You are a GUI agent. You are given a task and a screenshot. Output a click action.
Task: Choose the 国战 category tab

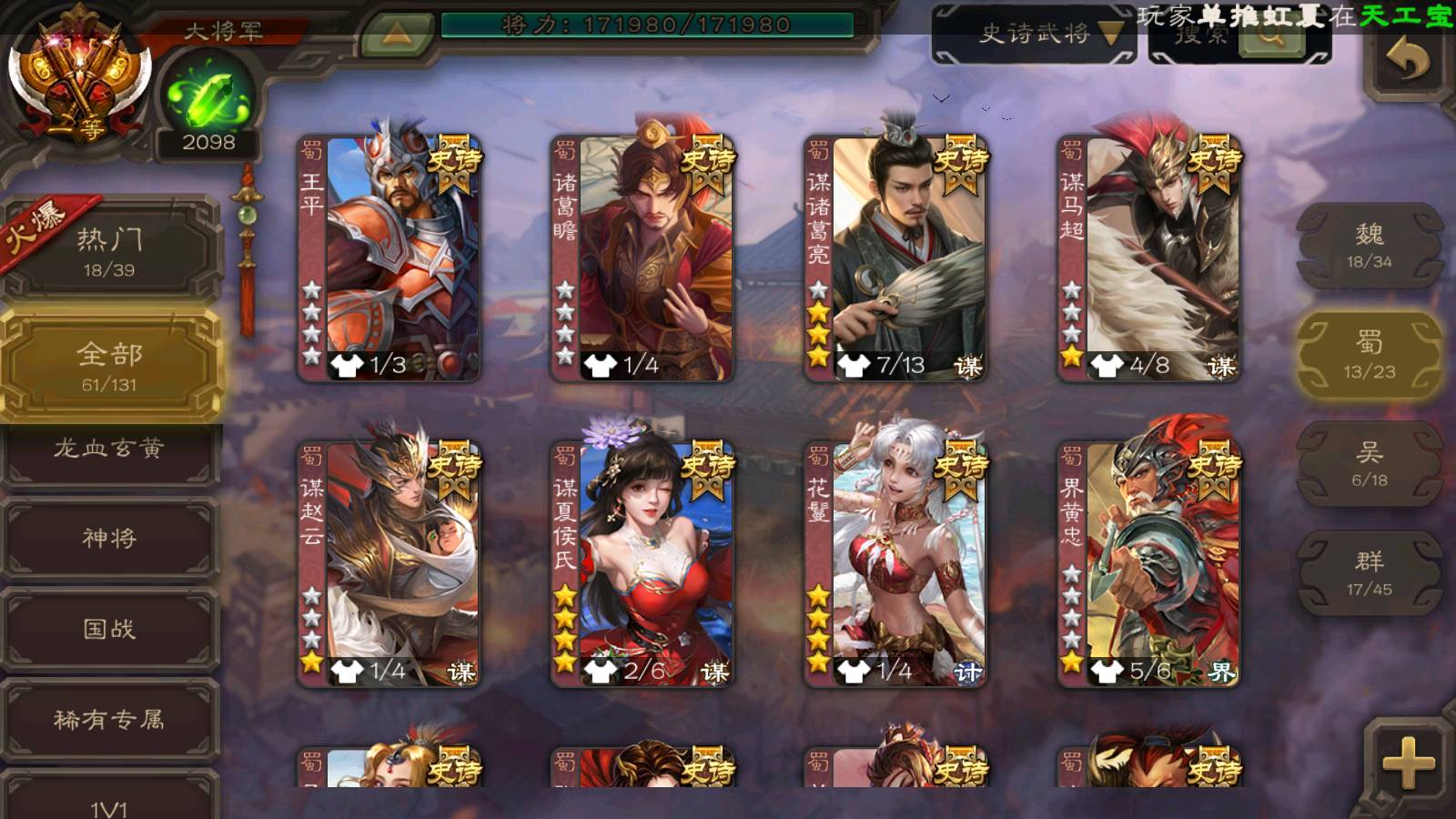pos(109,629)
